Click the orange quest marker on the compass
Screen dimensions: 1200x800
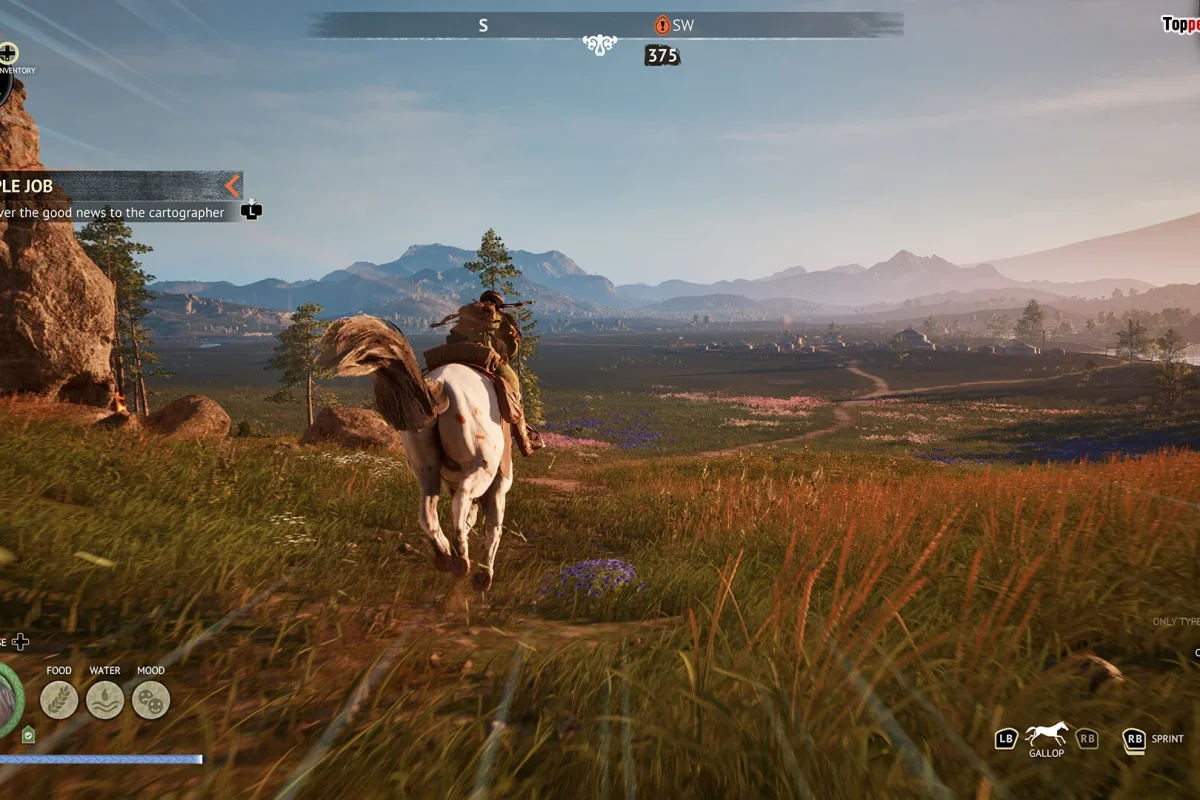(662, 25)
